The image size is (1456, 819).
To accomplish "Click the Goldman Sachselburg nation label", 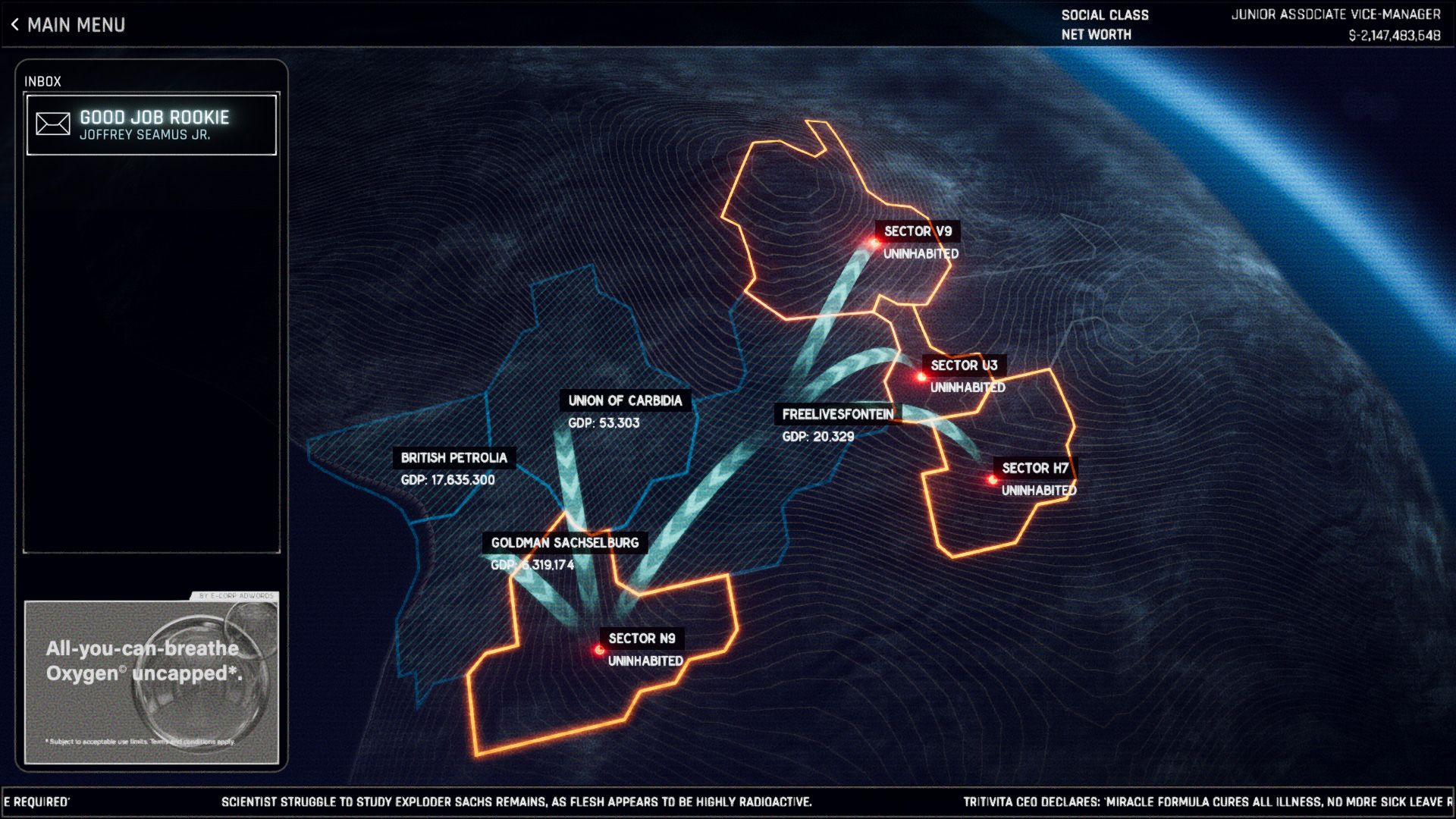I will tap(564, 543).
